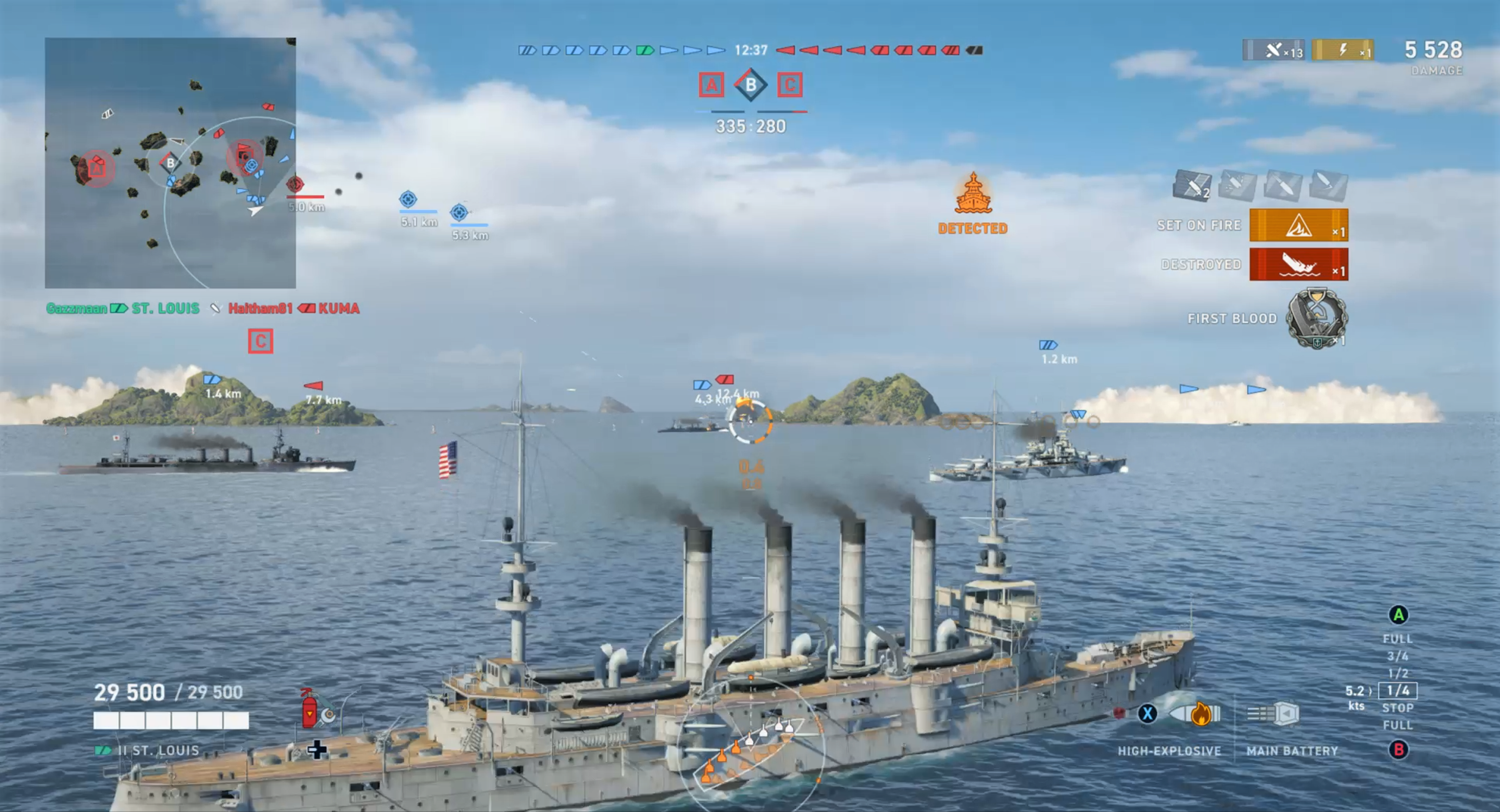Click the hit ribbons counter x13

pos(1274,51)
